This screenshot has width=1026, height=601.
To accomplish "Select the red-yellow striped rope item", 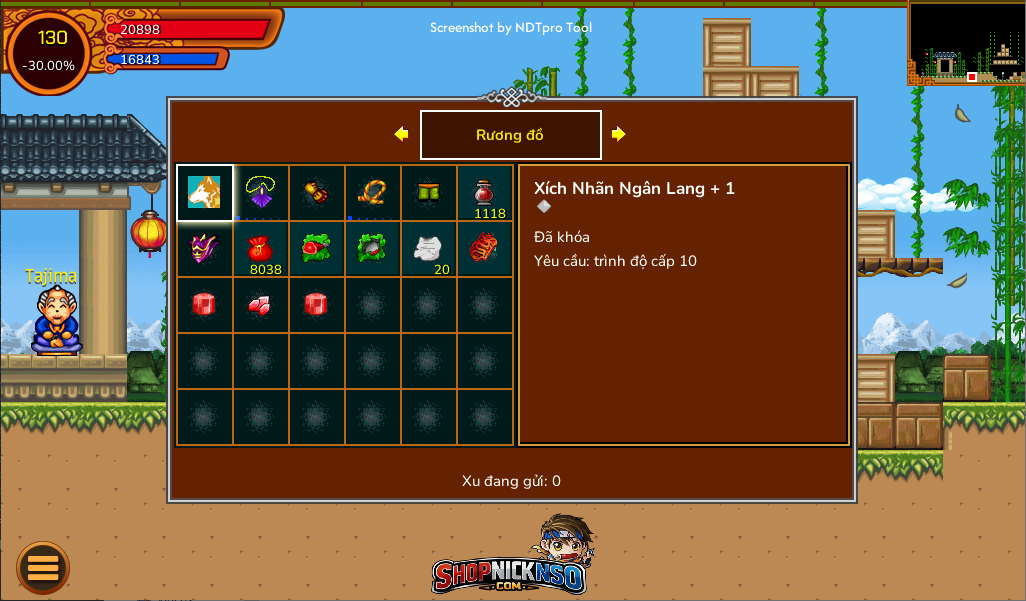I will pos(373,193).
